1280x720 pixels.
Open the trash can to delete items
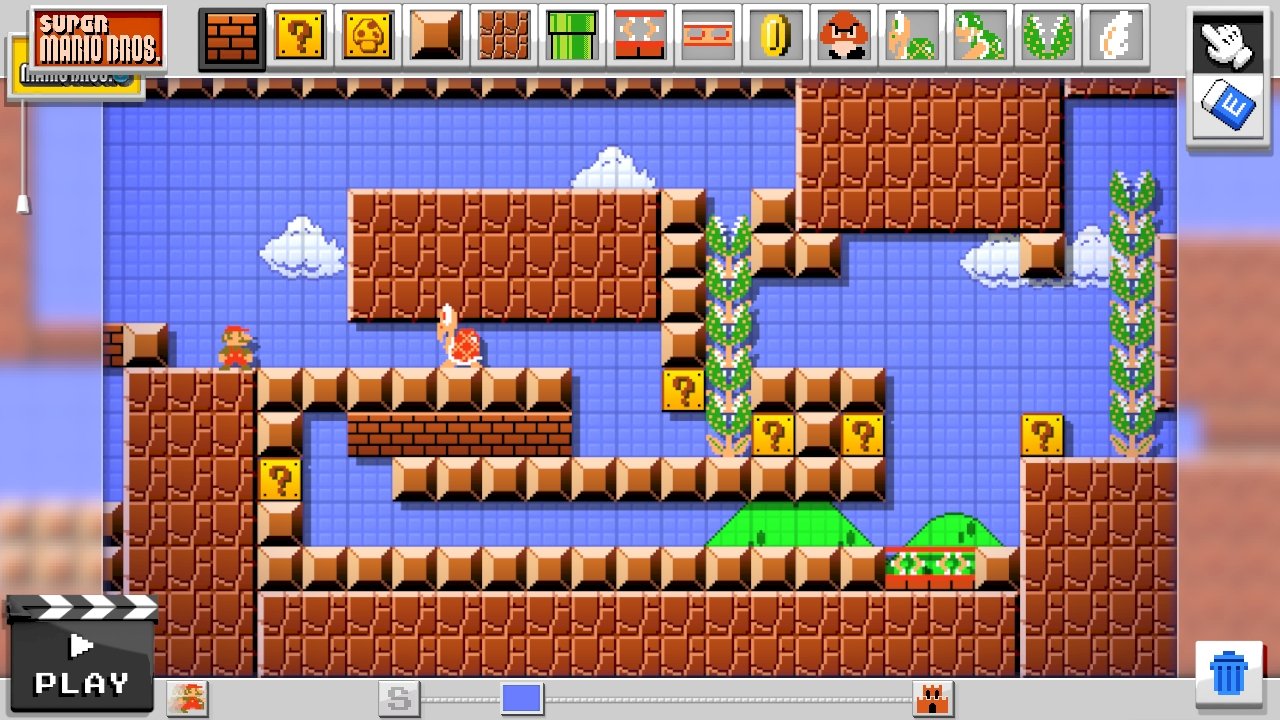(x=1229, y=668)
